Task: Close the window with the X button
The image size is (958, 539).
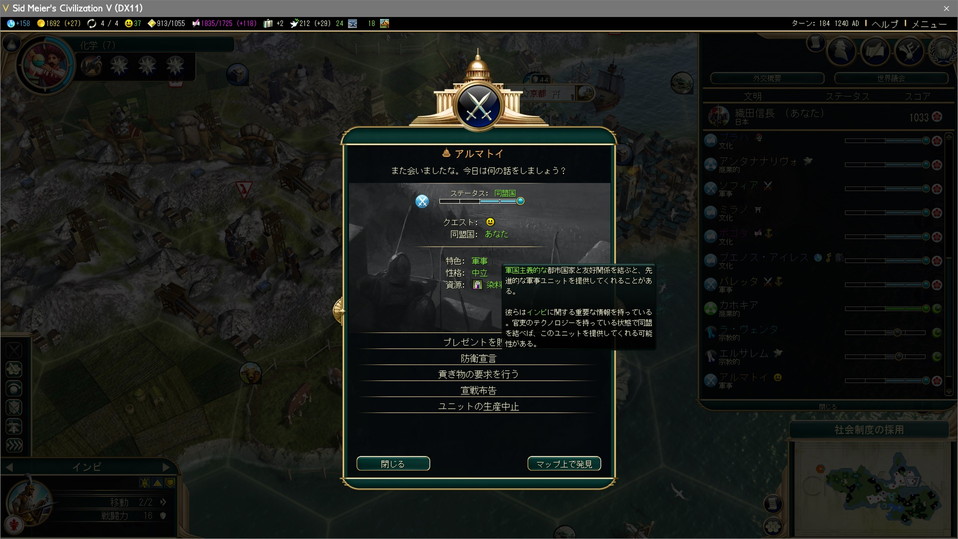Action: click(x=946, y=8)
